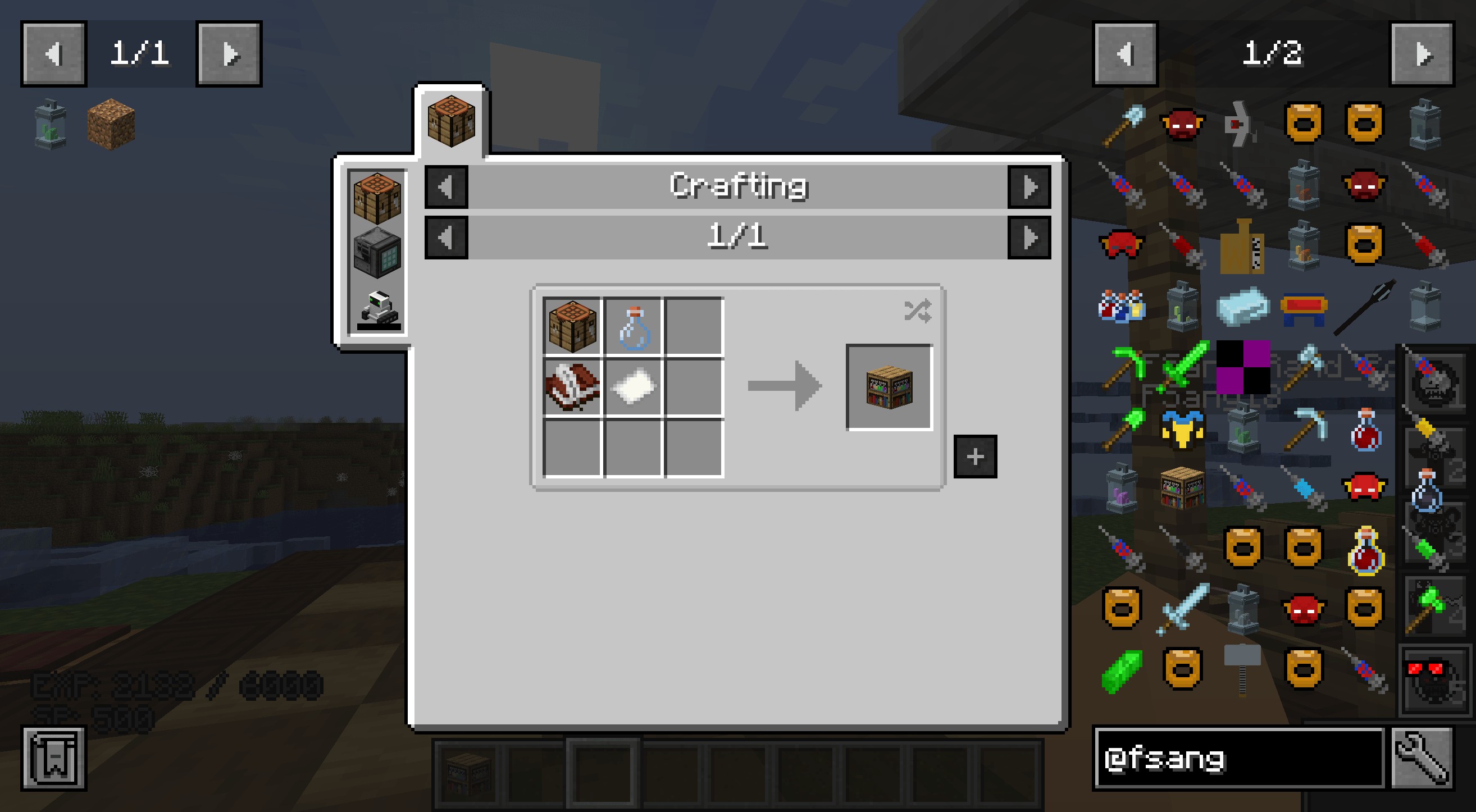Go to previous item list page

[x=1126, y=54]
